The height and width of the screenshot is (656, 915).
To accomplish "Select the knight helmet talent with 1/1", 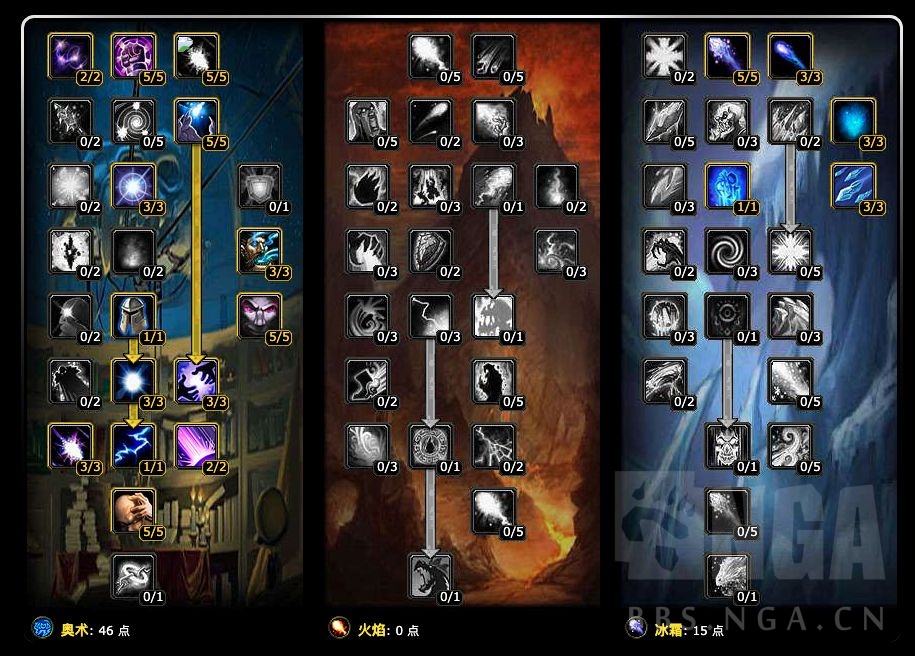I will tap(132, 316).
